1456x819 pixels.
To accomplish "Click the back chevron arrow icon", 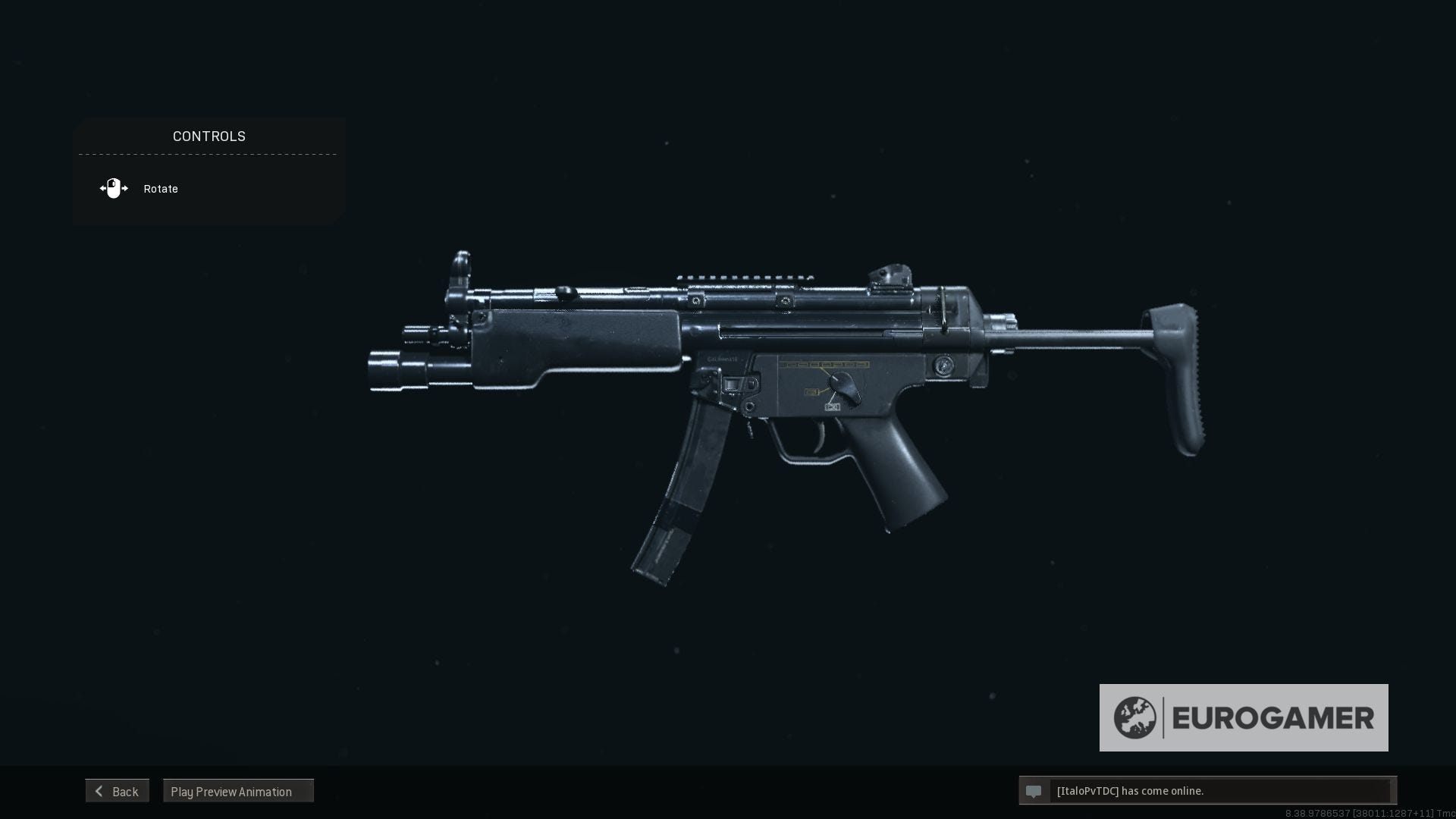I will tap(99, 791).
